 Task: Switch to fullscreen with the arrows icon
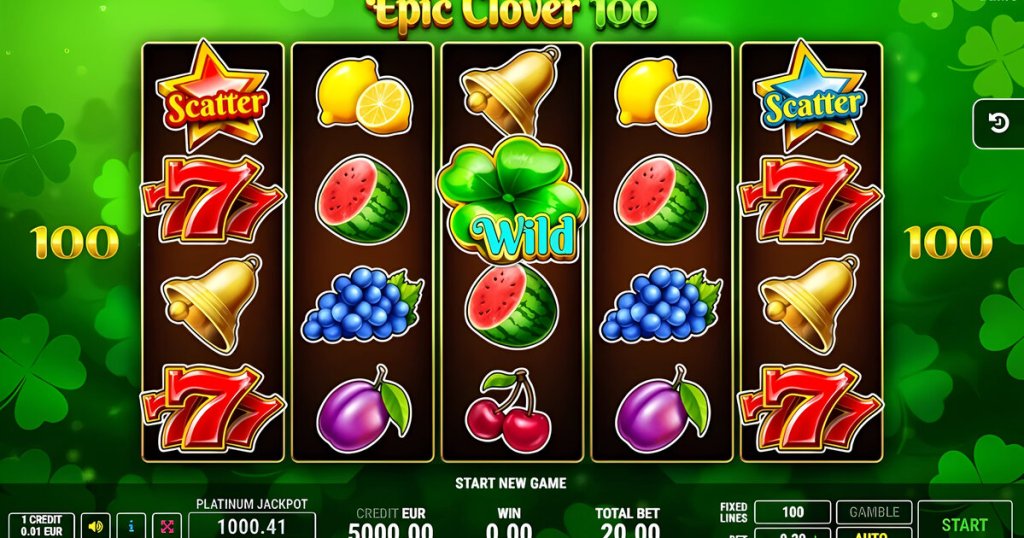pyautogui.click(x=167, y=525)
